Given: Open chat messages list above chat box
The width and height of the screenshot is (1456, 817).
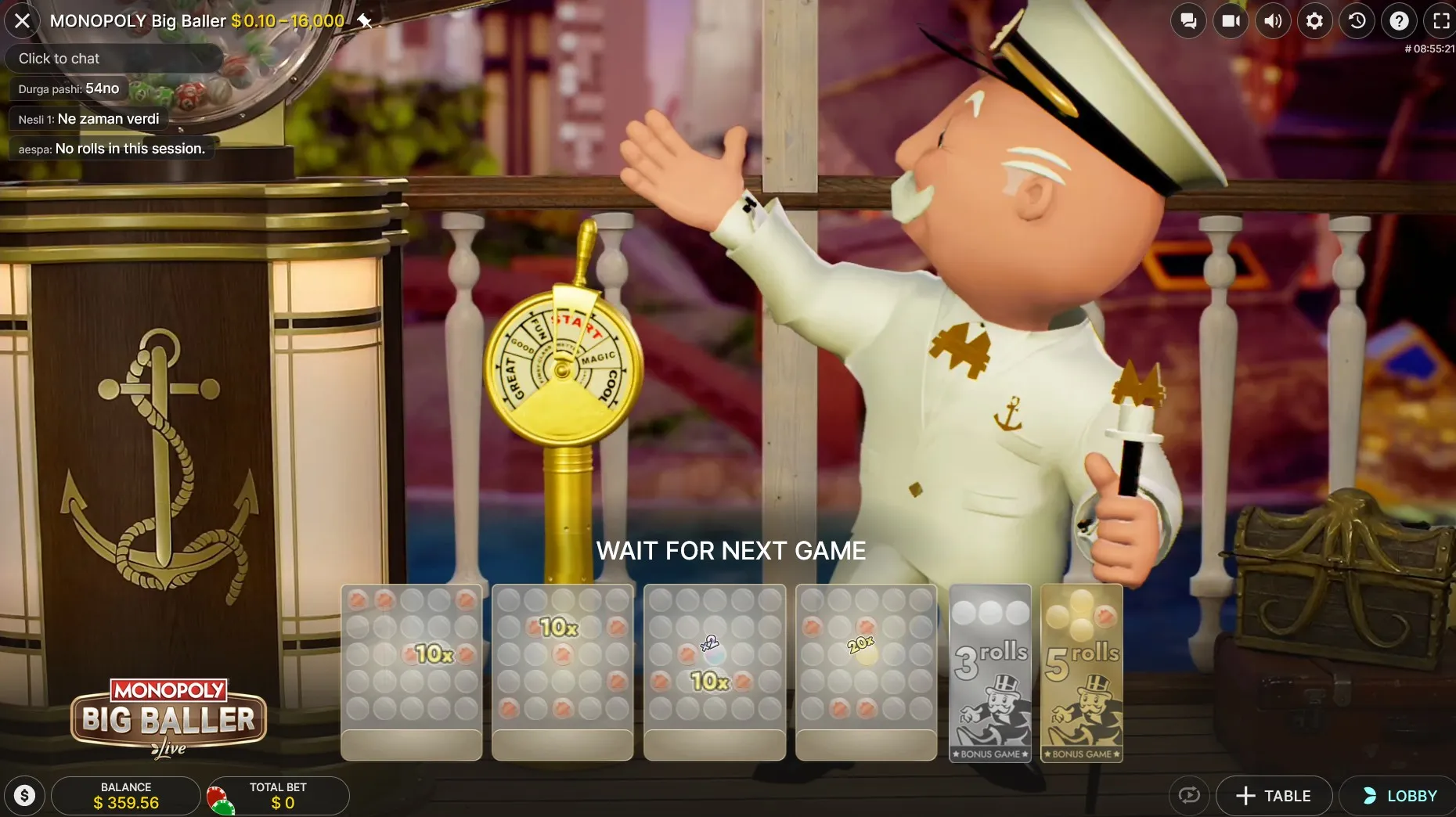Looking at the screenshot, I should pos(110,118).
